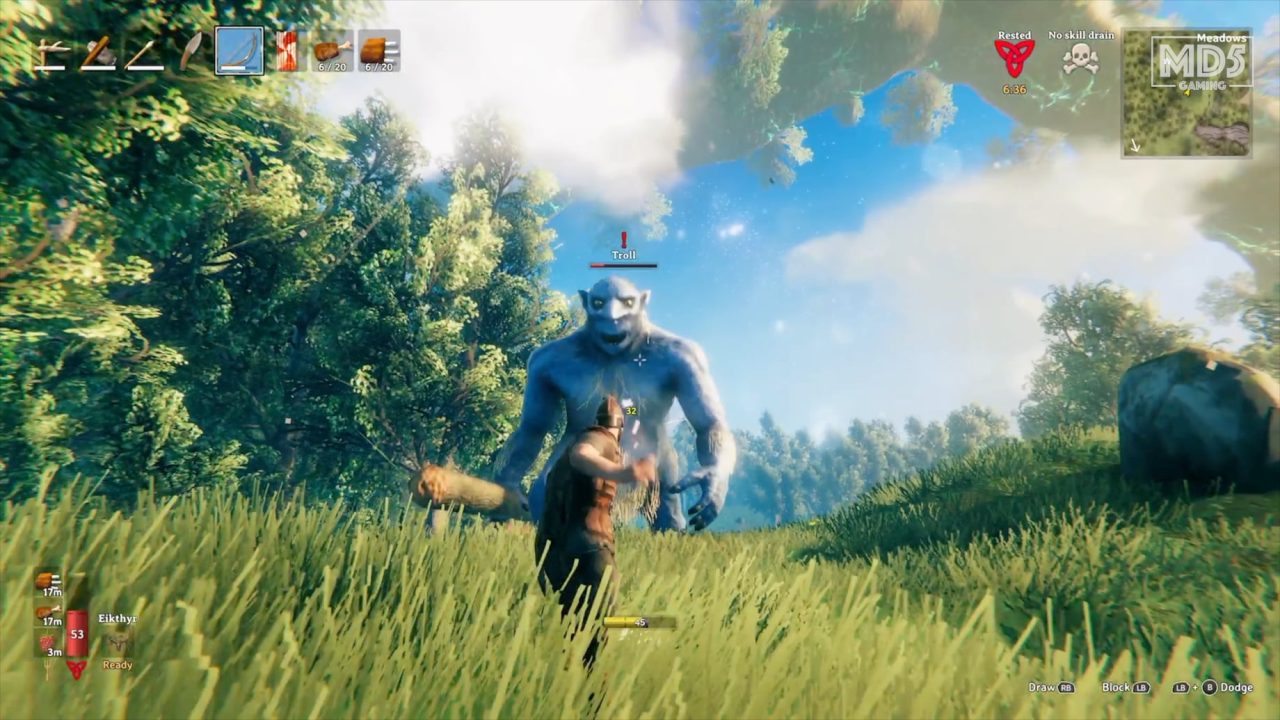Click the cooked meat food icon showing 17m
1280x720 pixels.
coord(45,612)
